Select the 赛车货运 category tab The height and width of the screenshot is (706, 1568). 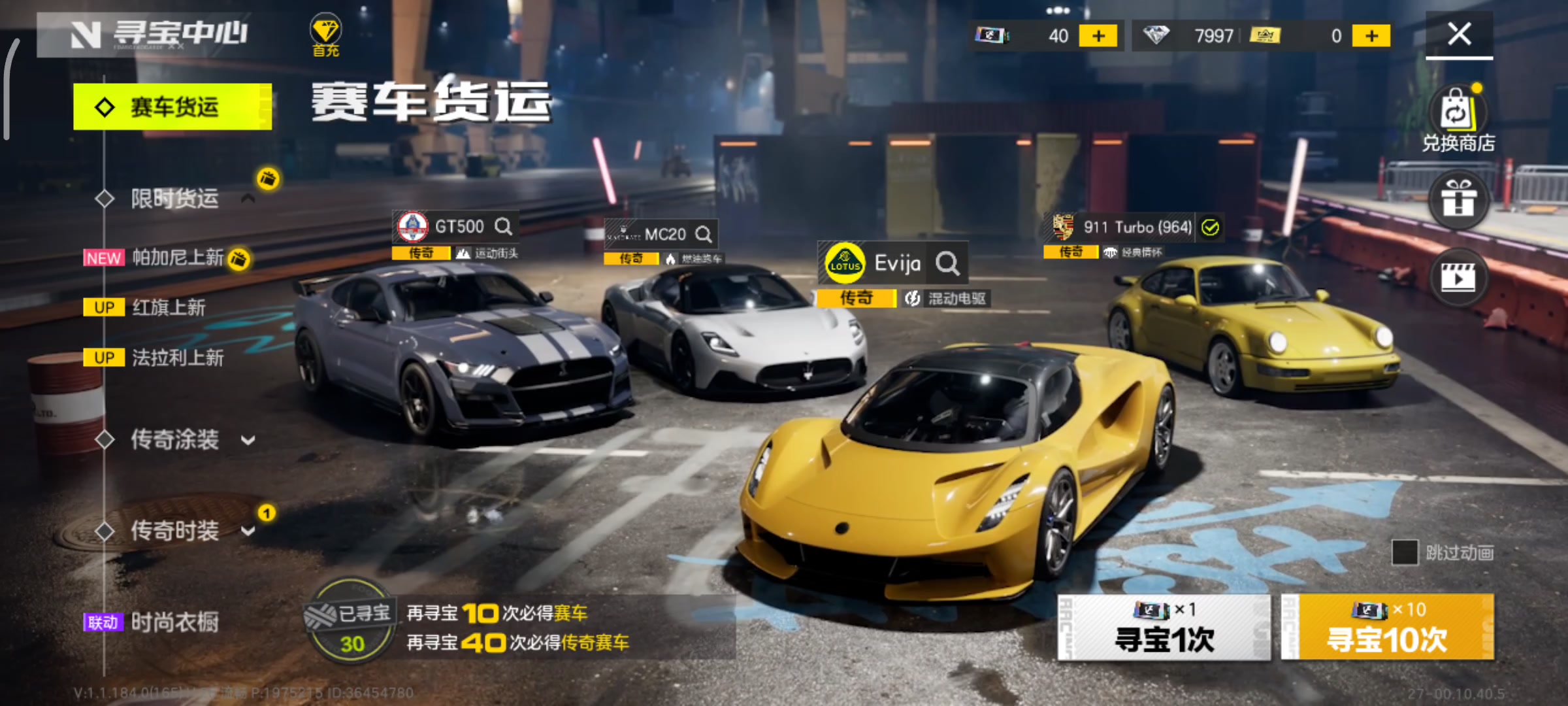point(172,107)
